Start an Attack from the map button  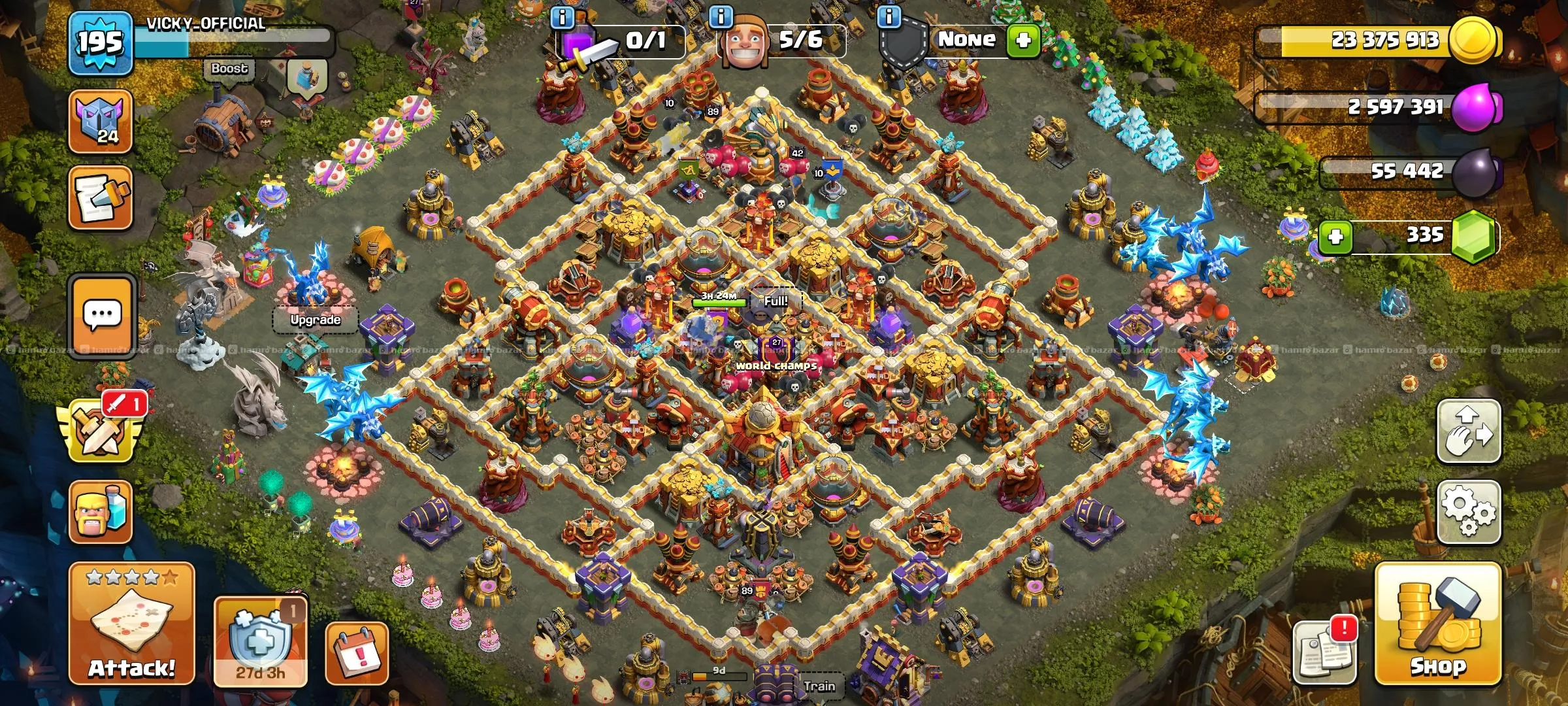point(132,623)
